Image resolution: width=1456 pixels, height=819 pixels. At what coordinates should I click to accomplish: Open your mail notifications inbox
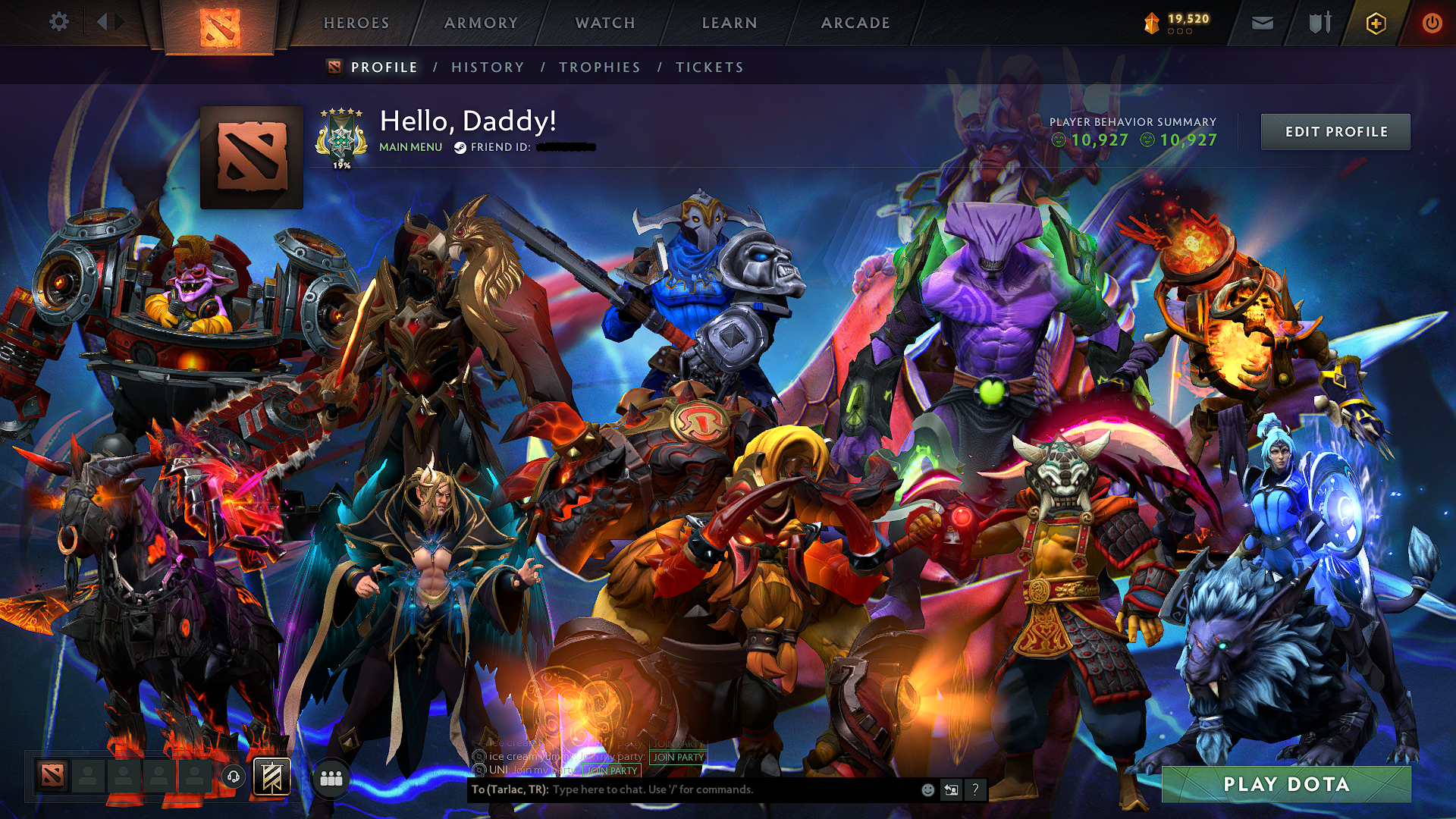[x=1262, y=23]
